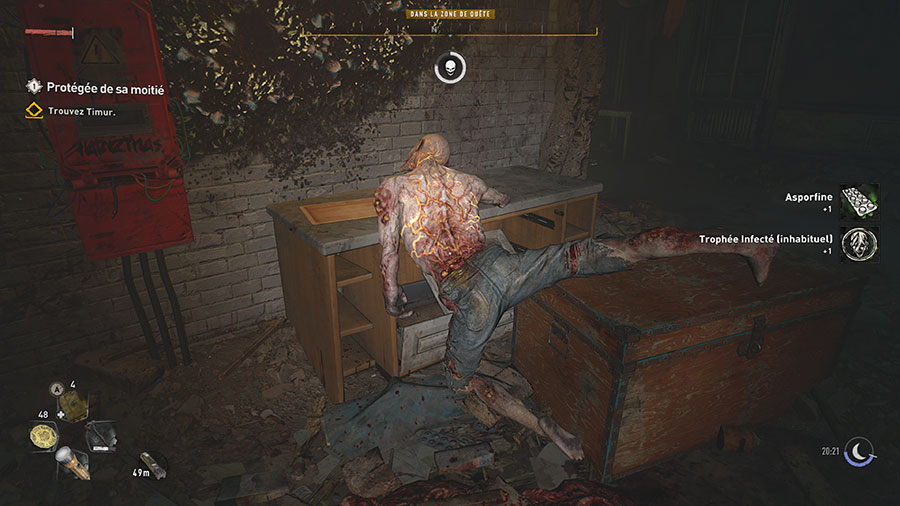Viewport: 900px width, 506px height.
Task: Click the crescent moon night indicator
Action: 861,452
